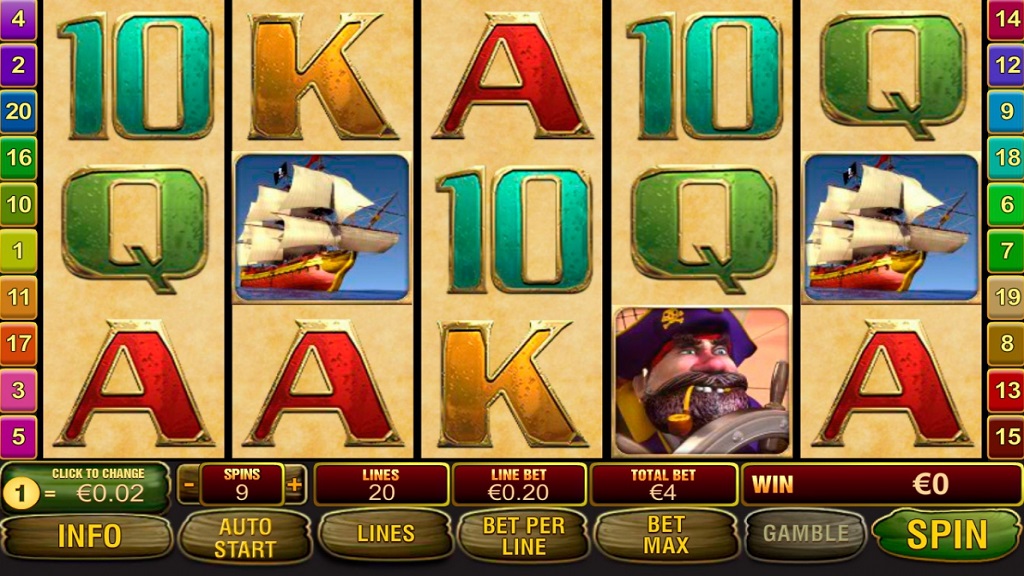This screenshot has height=576, width=1024.
Task: Increase auto spins with the plus button
Action: [294, 485]
